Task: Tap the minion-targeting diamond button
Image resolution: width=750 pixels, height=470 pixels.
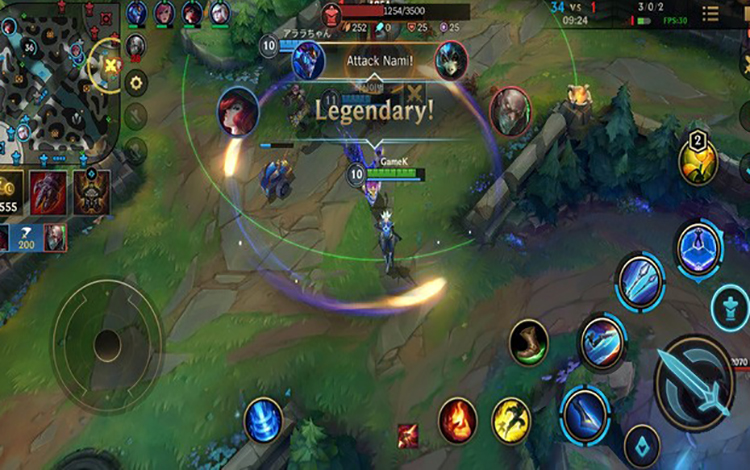Action: point(641,443)
